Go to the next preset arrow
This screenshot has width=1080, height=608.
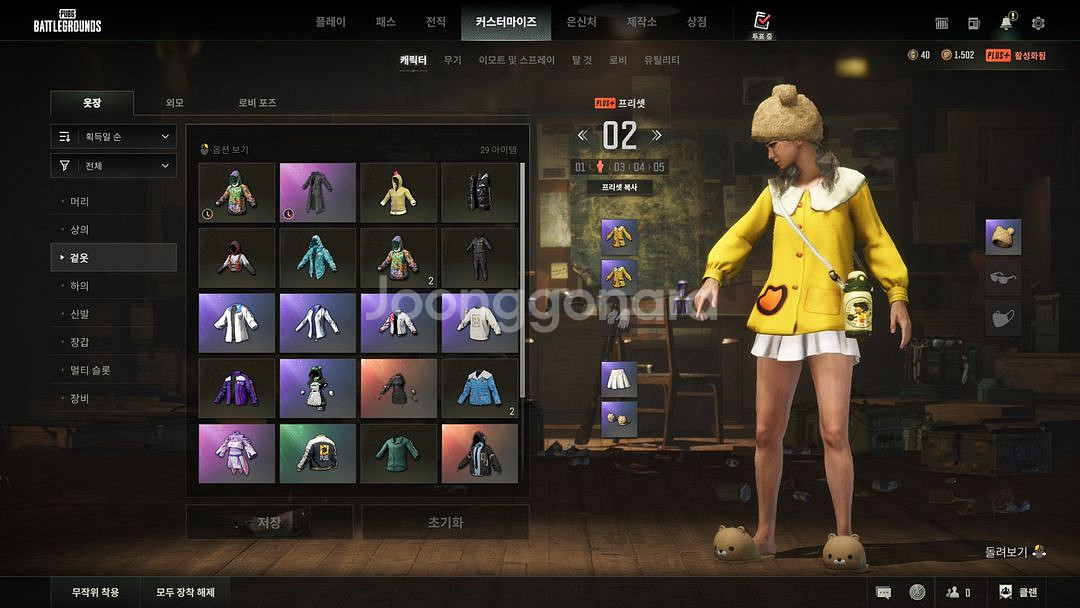[x=657, y=135]
